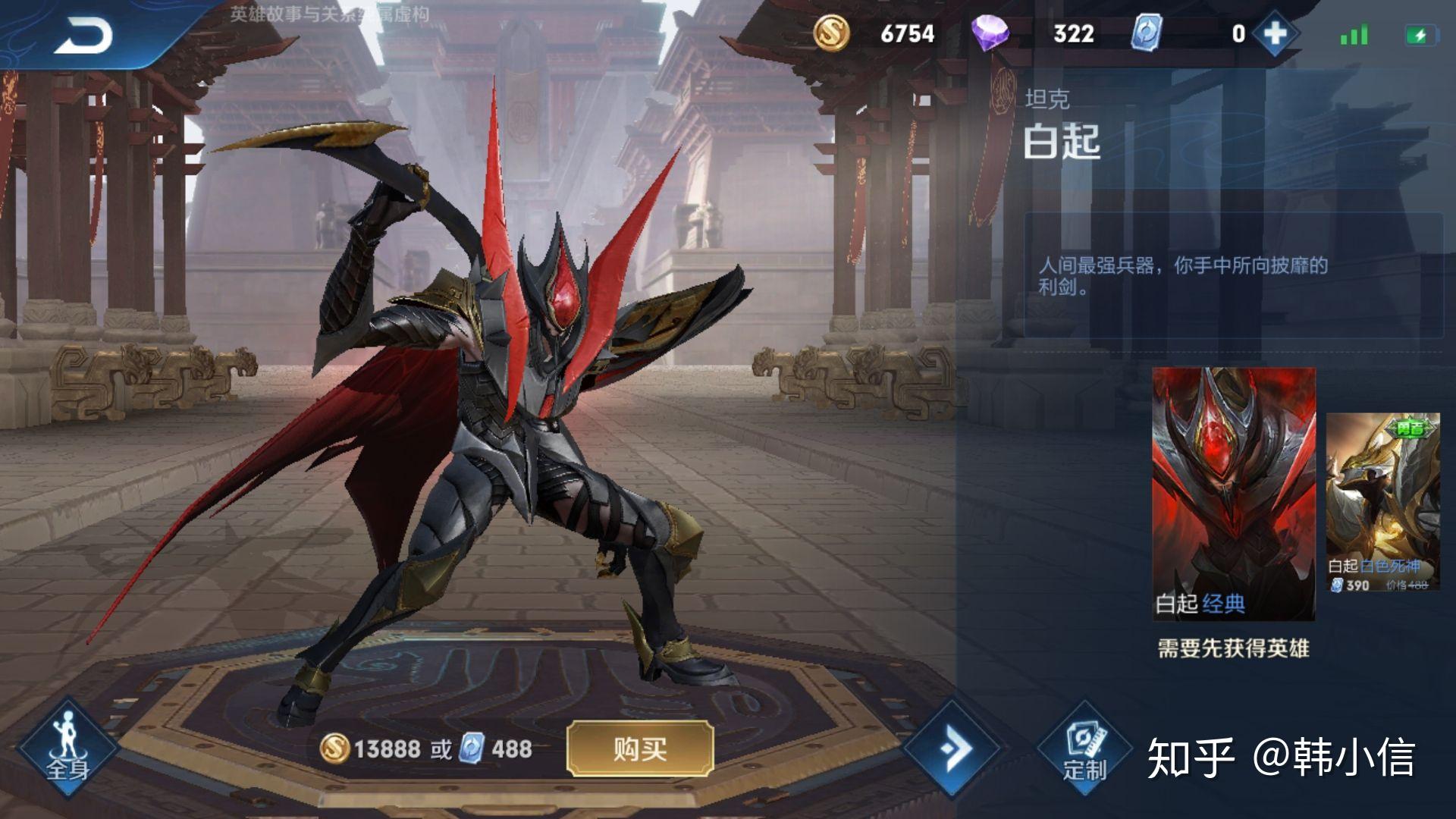Tap the blue voucher ticket icon
The image size is (1456, 819).
tap(1146, 33)
